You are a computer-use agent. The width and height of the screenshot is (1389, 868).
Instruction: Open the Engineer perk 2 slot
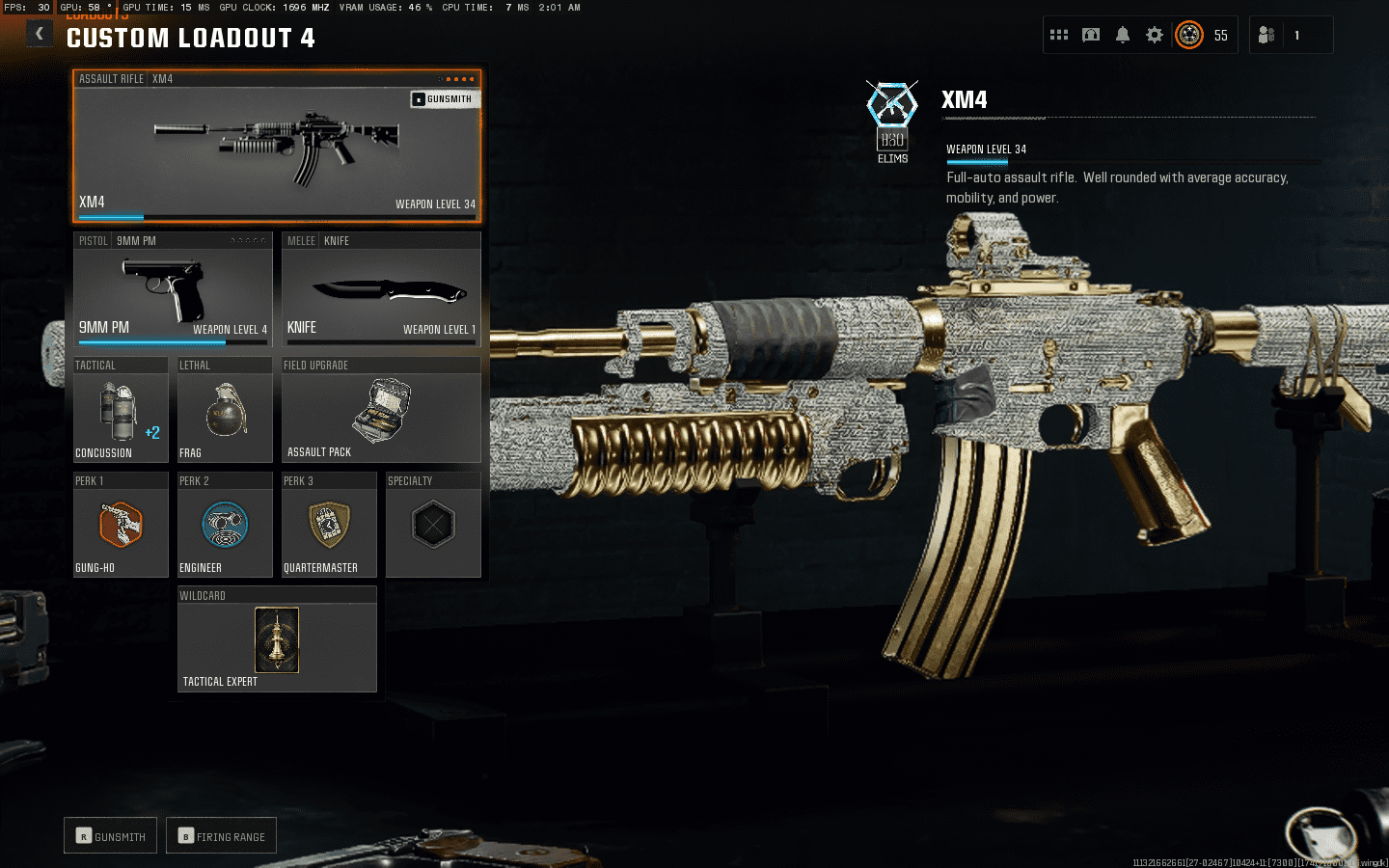(225, 526)
